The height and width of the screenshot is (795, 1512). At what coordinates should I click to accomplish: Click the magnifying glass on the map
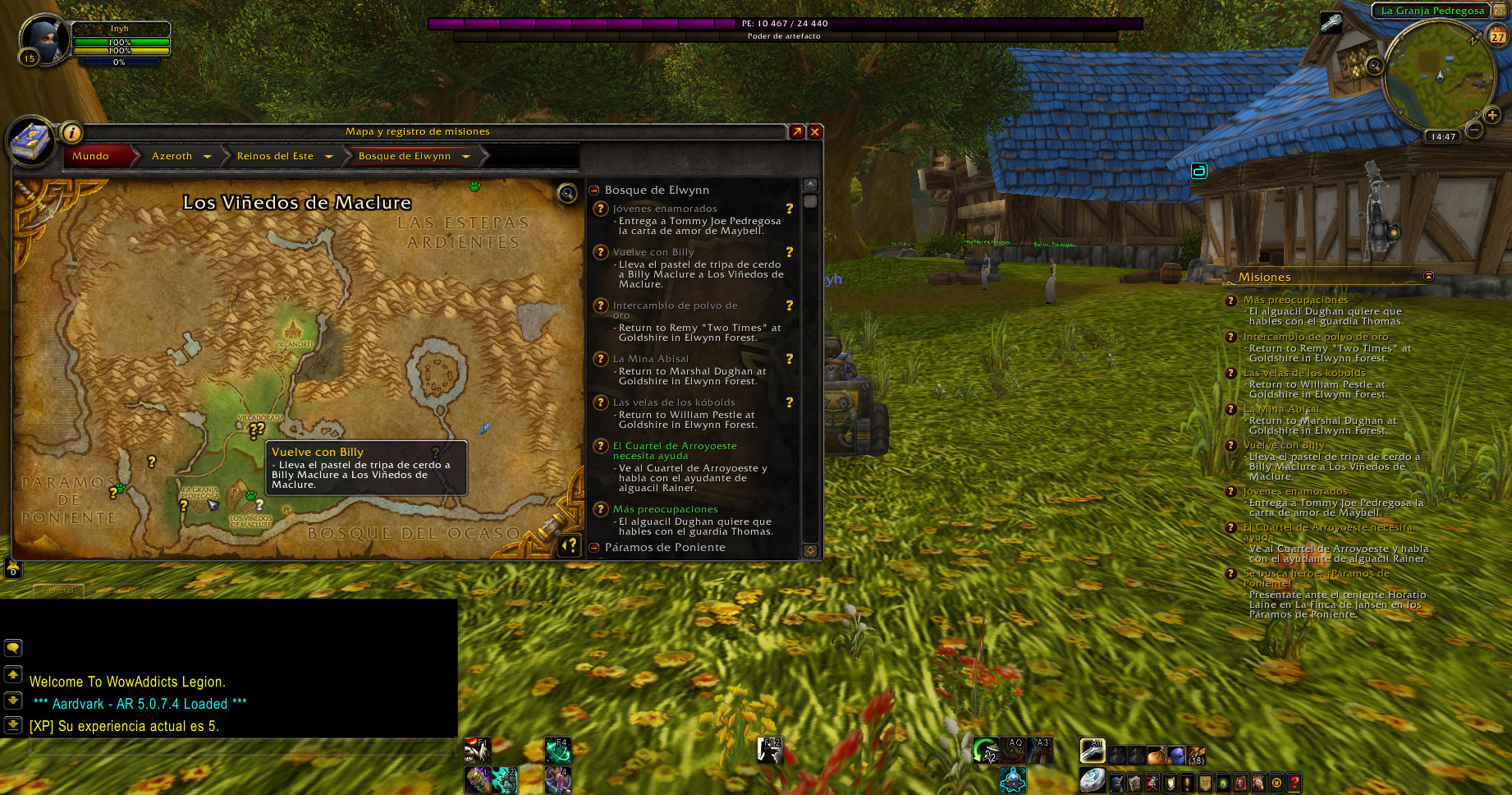point(566,193)
